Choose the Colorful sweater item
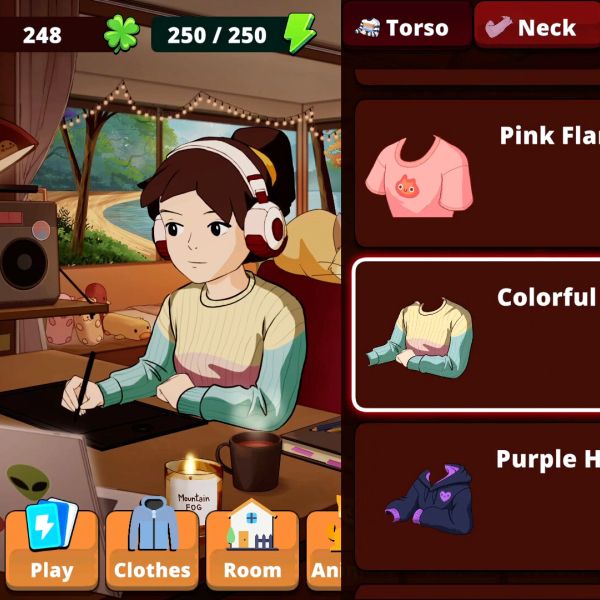Viewport: 600px width, 600px height. (478, 335)
